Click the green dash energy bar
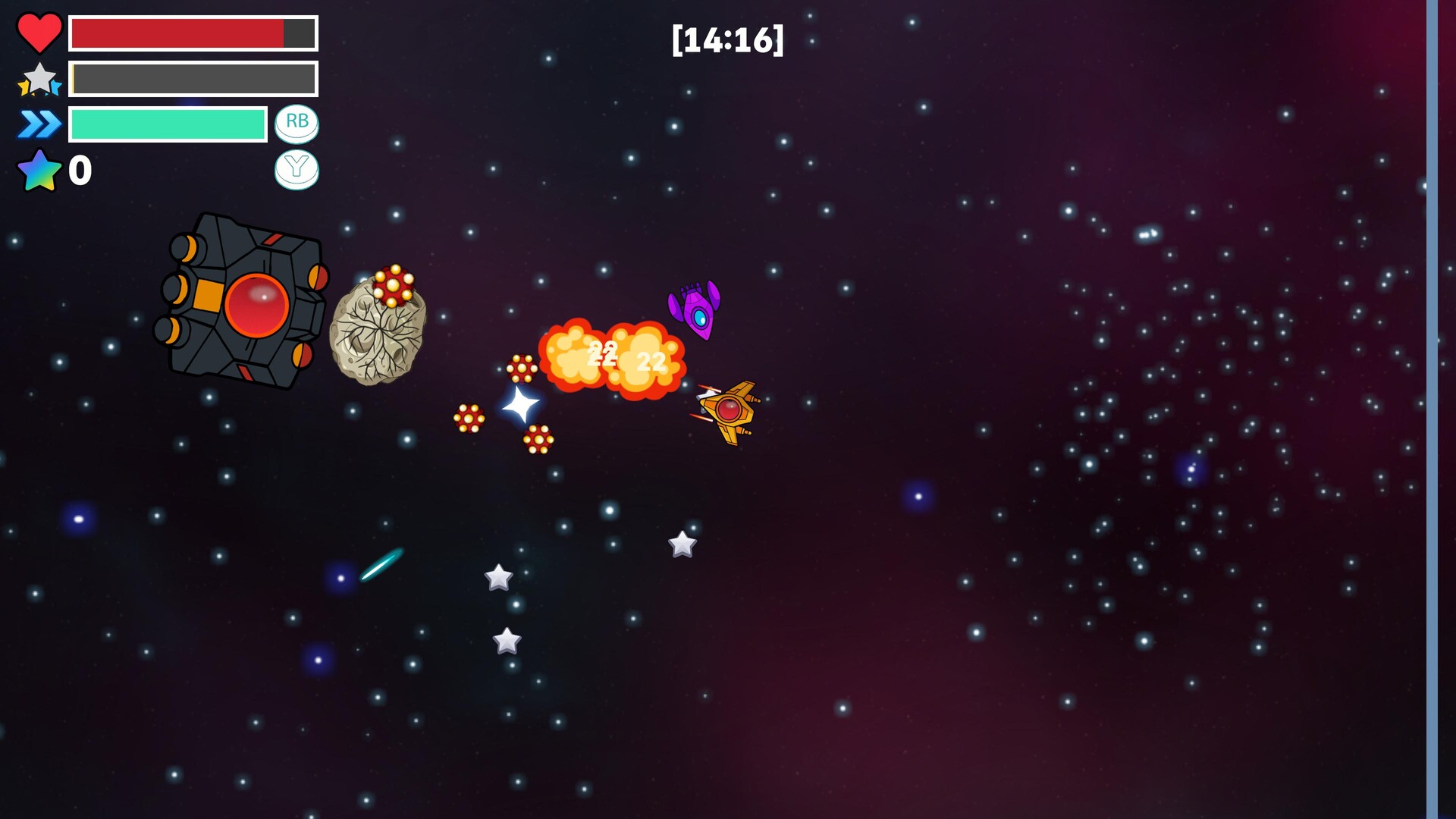 tap(167, 123)
